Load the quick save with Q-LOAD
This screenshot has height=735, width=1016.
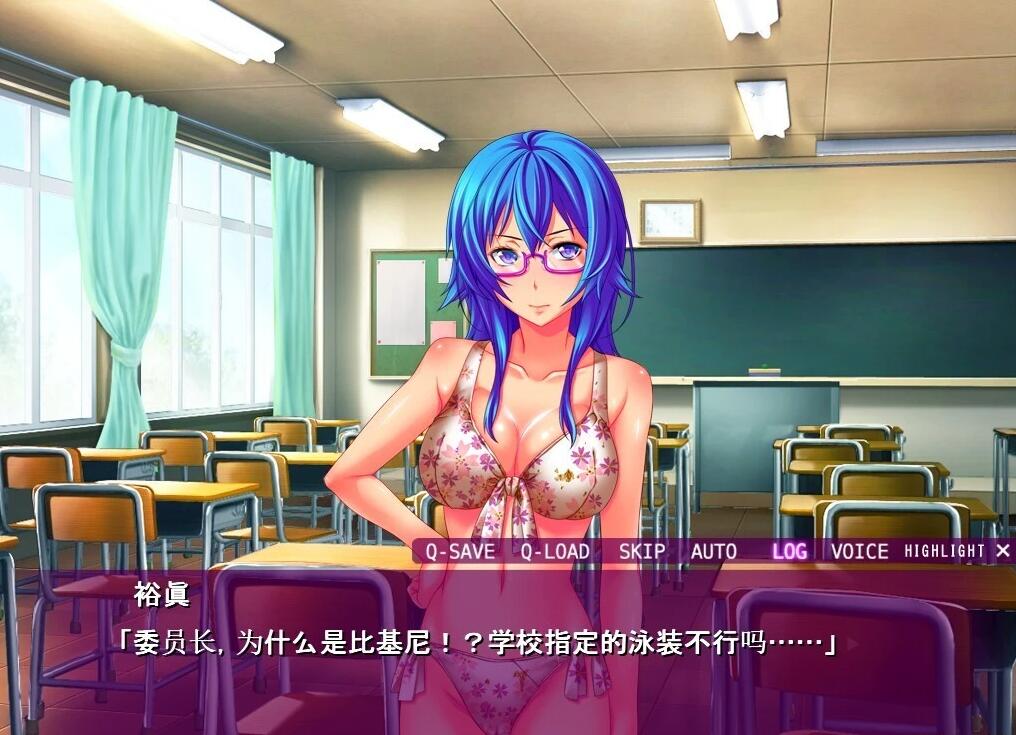tap(554, 551)
